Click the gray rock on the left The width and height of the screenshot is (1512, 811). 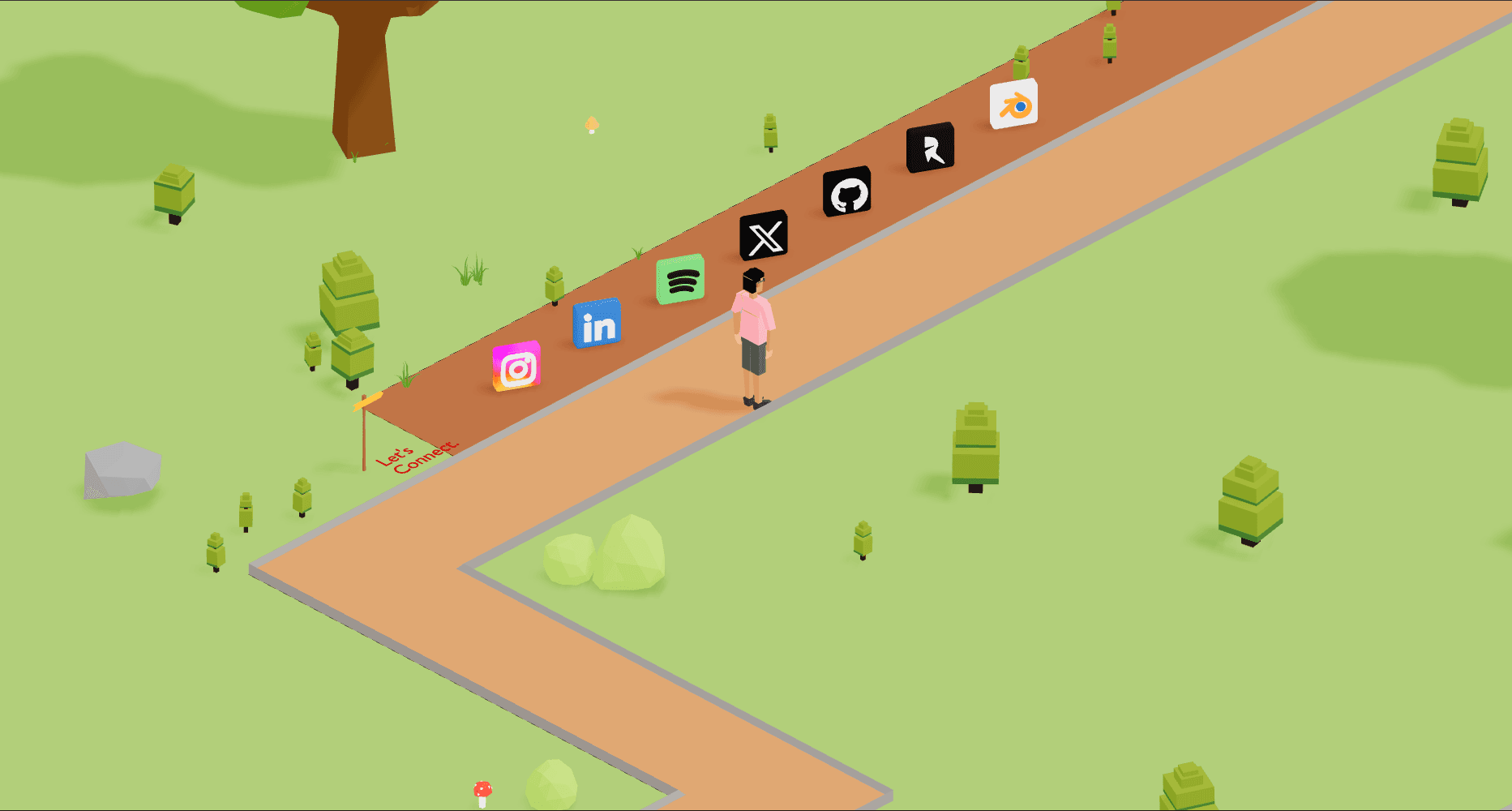click(123, 470)
